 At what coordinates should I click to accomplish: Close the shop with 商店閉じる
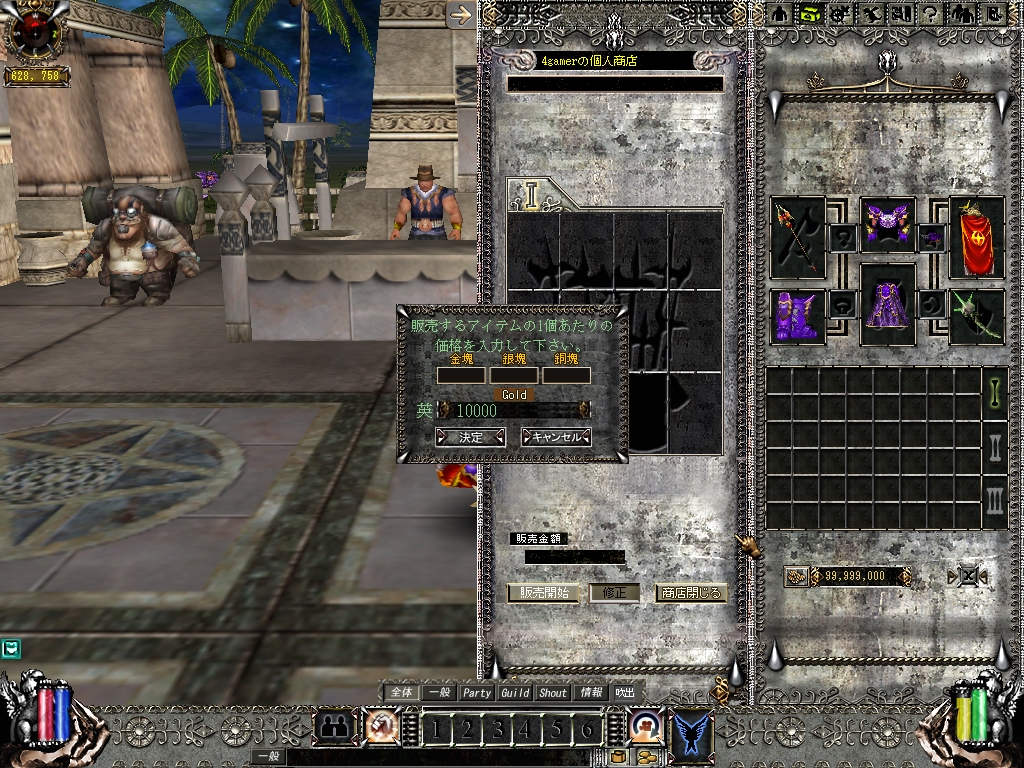coord(690,592)
